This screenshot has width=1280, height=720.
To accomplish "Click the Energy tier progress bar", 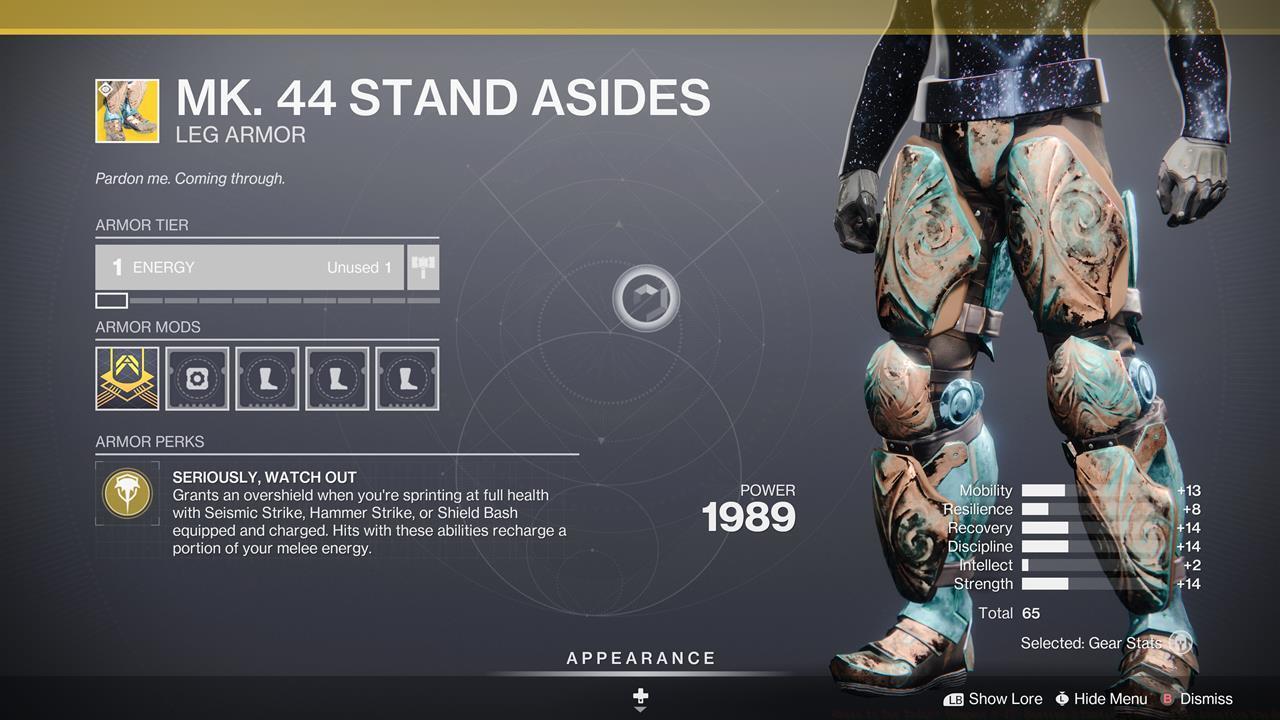I will click(x=265, y=300).
